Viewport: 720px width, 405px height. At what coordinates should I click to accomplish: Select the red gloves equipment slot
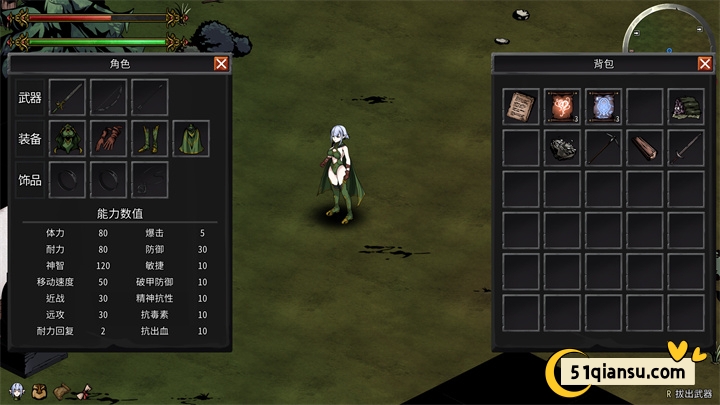click(x=108, y=139)
